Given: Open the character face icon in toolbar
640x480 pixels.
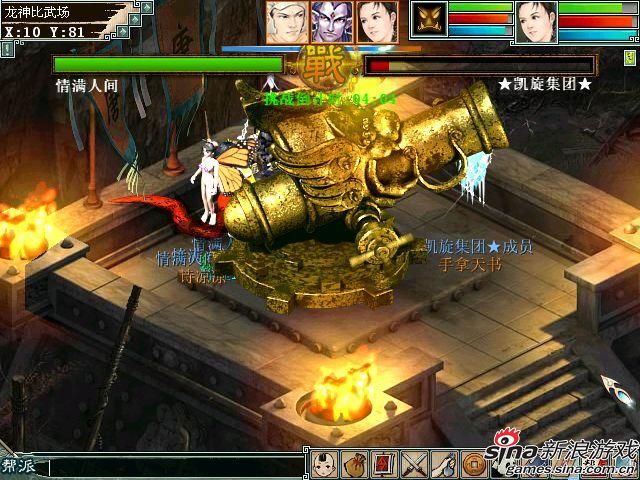Looking at the screenshot, I should click(x=324, y=465).
